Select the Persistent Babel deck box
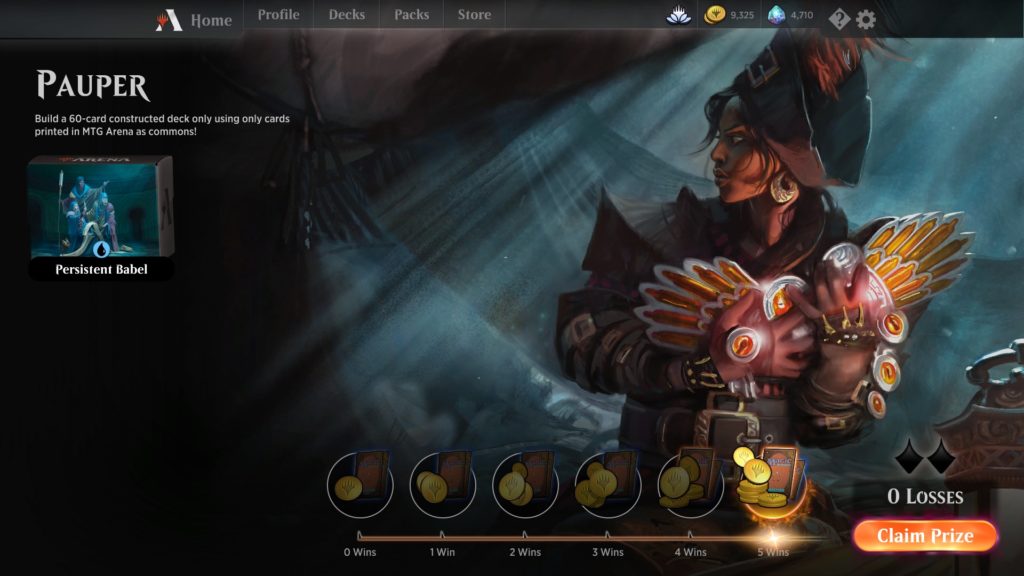The image size is (1024, 576). coord(101,217)
